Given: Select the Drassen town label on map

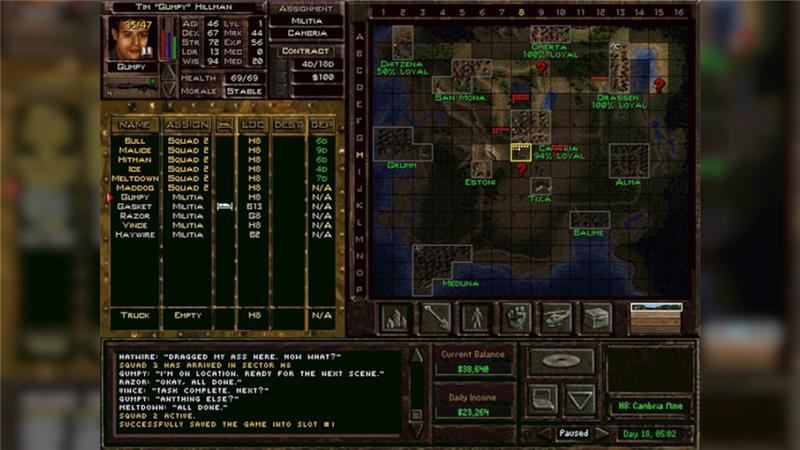Looking at the screenshot, I should 618,99.
